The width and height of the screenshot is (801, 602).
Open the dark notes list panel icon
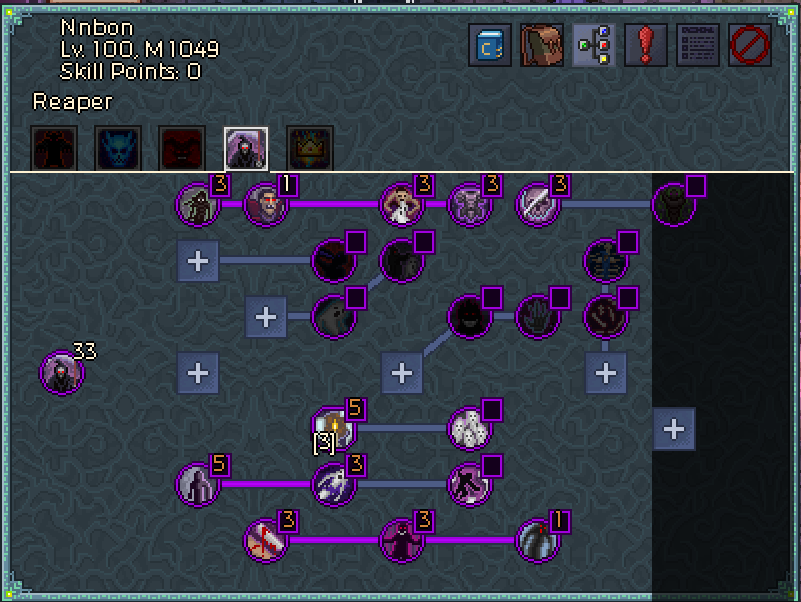click(697, 45)
